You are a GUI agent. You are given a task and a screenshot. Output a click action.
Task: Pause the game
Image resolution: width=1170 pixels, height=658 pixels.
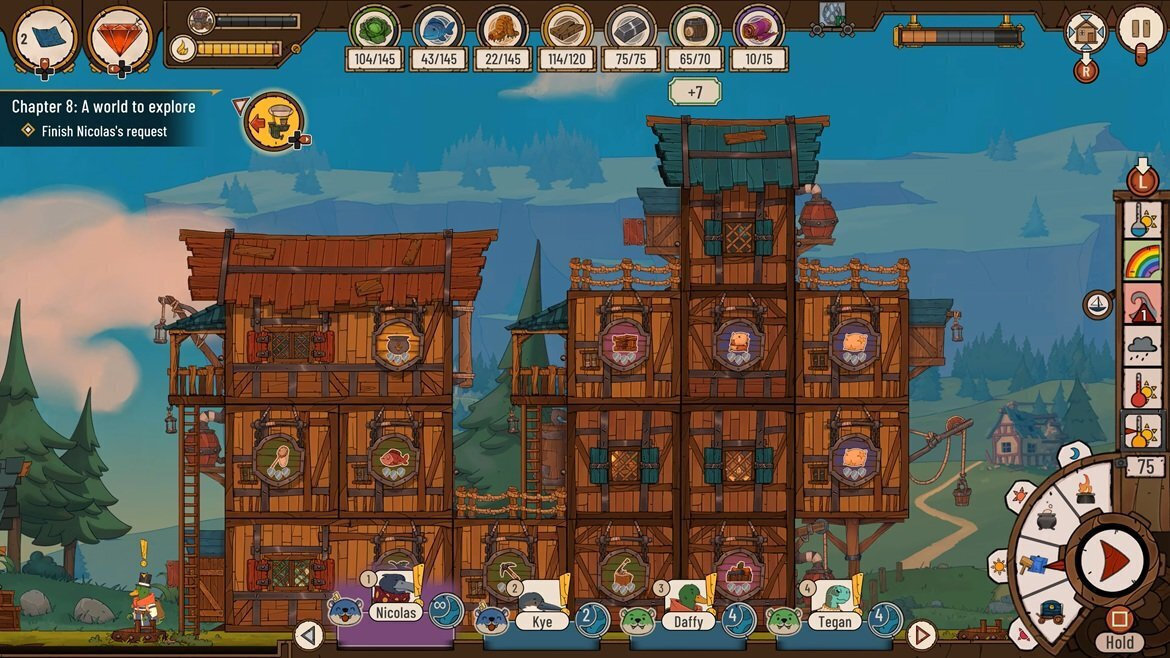click(x=1140, y=29)
